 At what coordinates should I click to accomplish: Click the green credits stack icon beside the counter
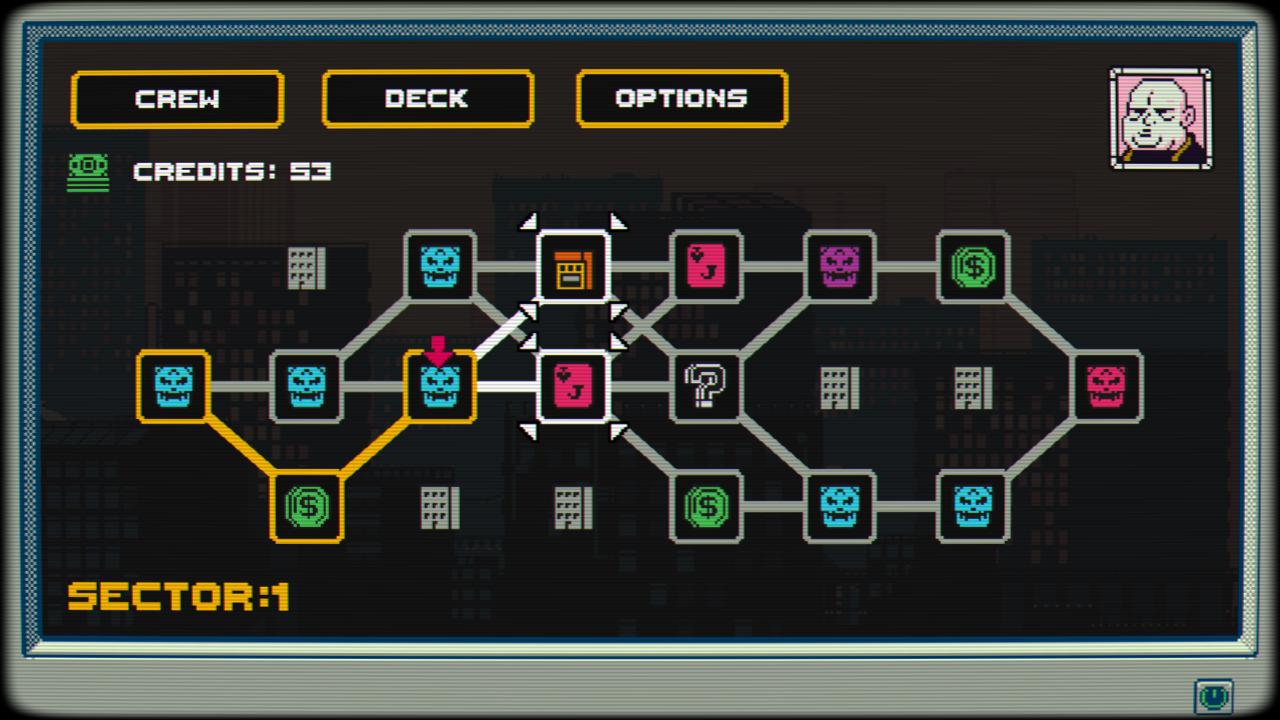(88, 171)
